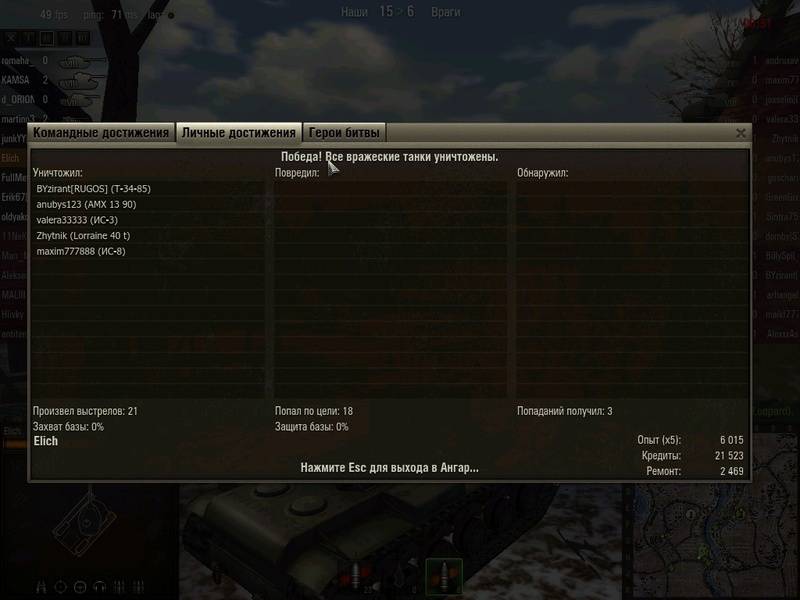Viewport: 800px width, 600px height.
Task: Select destroyed player BYzirant[RUGOS] (T-34-85)
Action: 93,188
